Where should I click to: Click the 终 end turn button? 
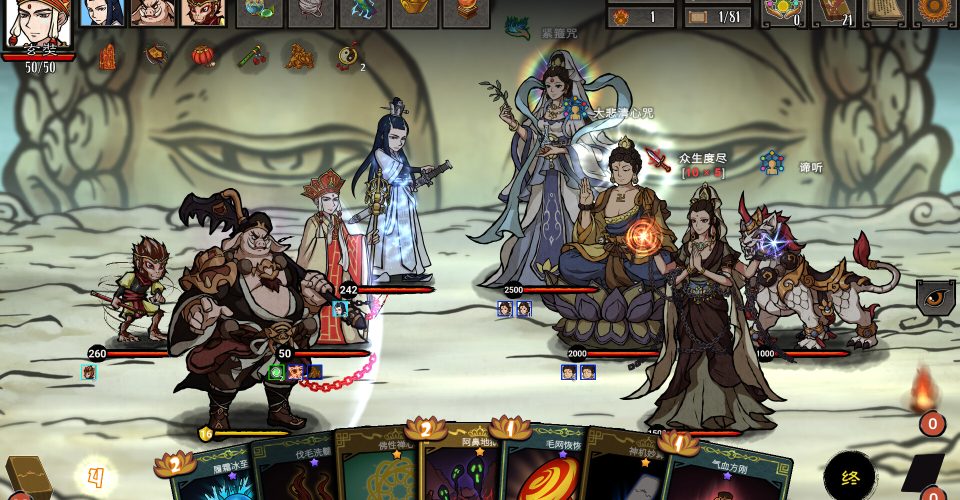click(850, 476)
